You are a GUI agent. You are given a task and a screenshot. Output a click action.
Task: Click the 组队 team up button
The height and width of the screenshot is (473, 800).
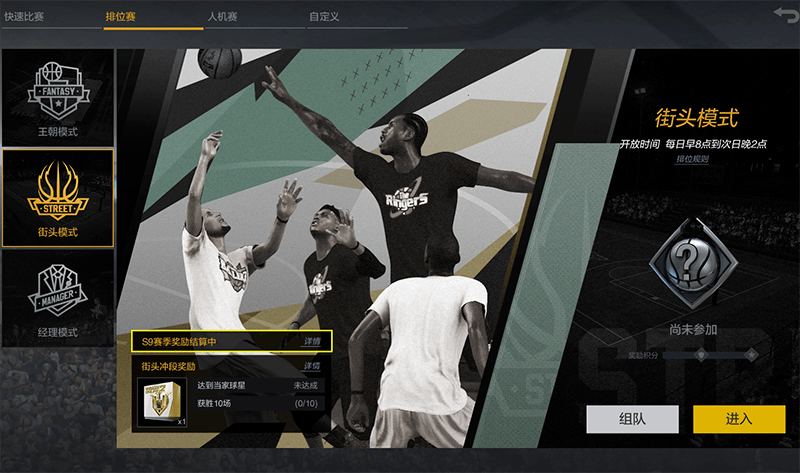pyautogui.click(x=632, y=419)
